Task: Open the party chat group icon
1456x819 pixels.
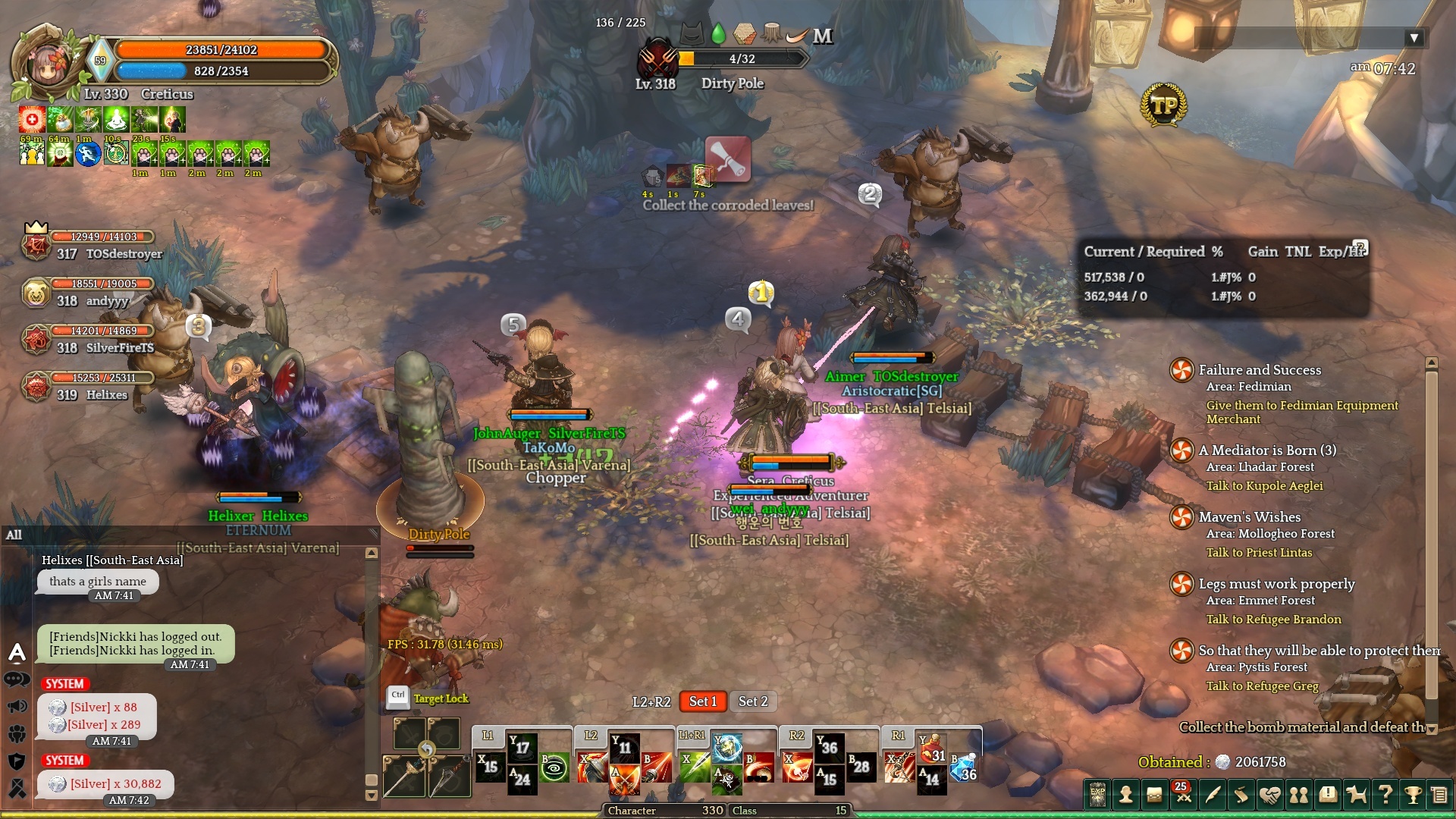Action: click(17, 733)
